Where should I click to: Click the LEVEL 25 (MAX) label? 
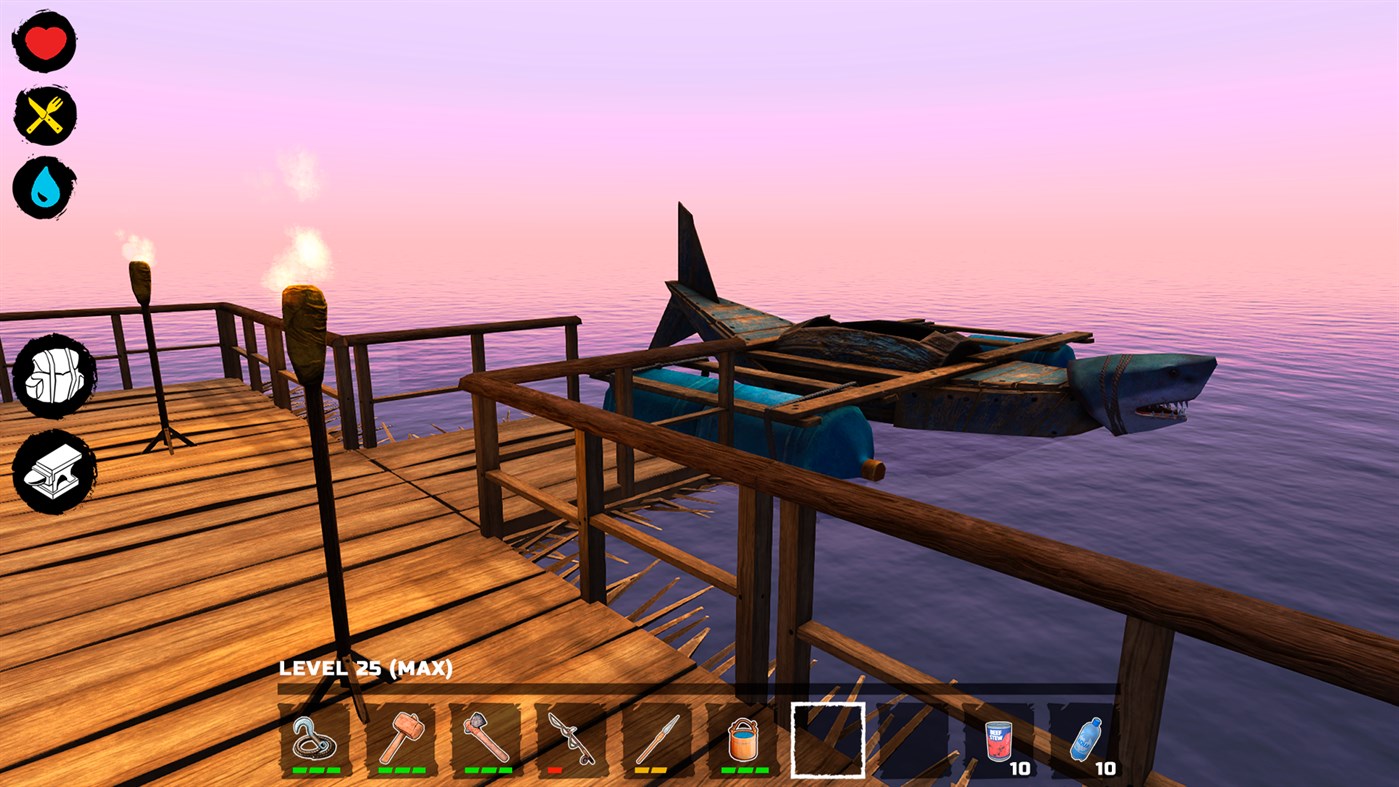(366, 666)
